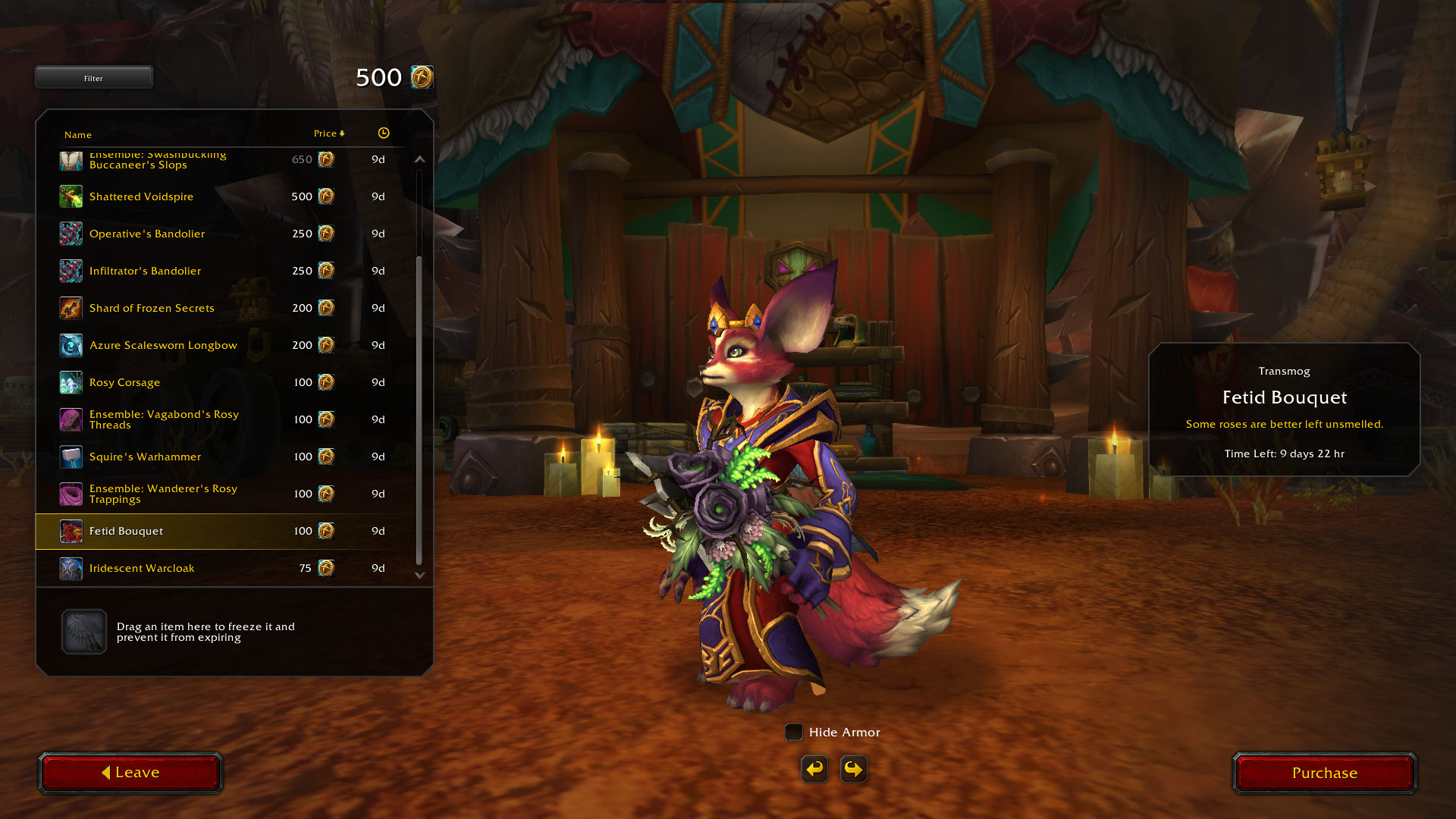This screenshot has height=819, width=1456.
Task: Select Azure Scalesworn Longbow
Action: pyautogui.click(x=163, y=345)
